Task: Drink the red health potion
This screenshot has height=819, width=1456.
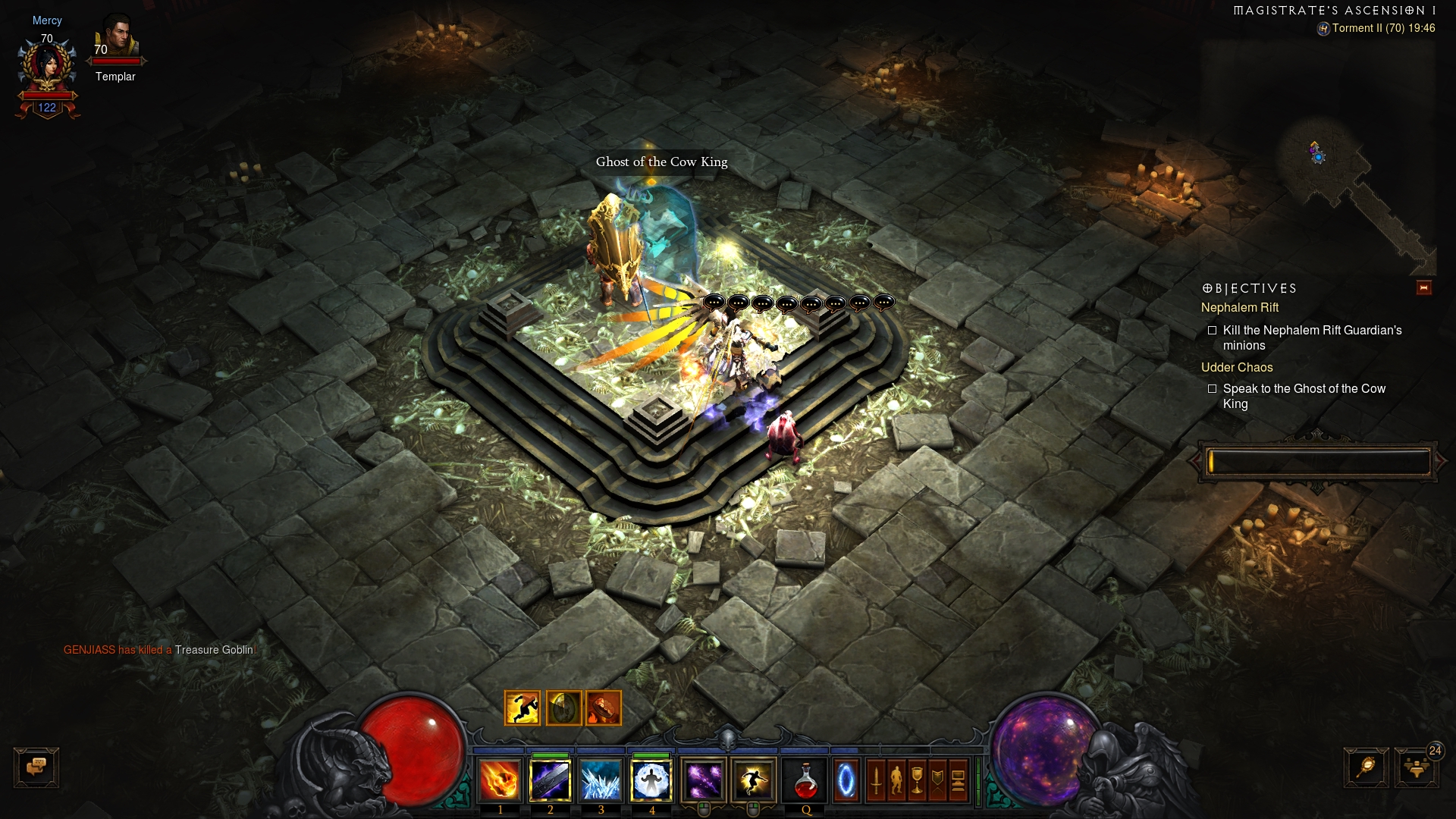Action: [805, 780]
